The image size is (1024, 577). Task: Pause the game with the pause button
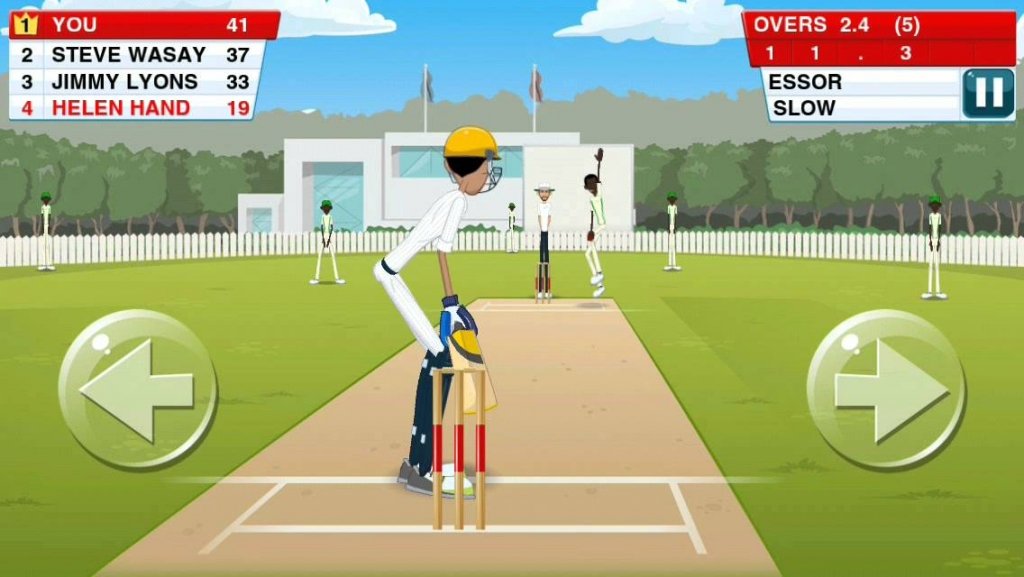[987, 94]
